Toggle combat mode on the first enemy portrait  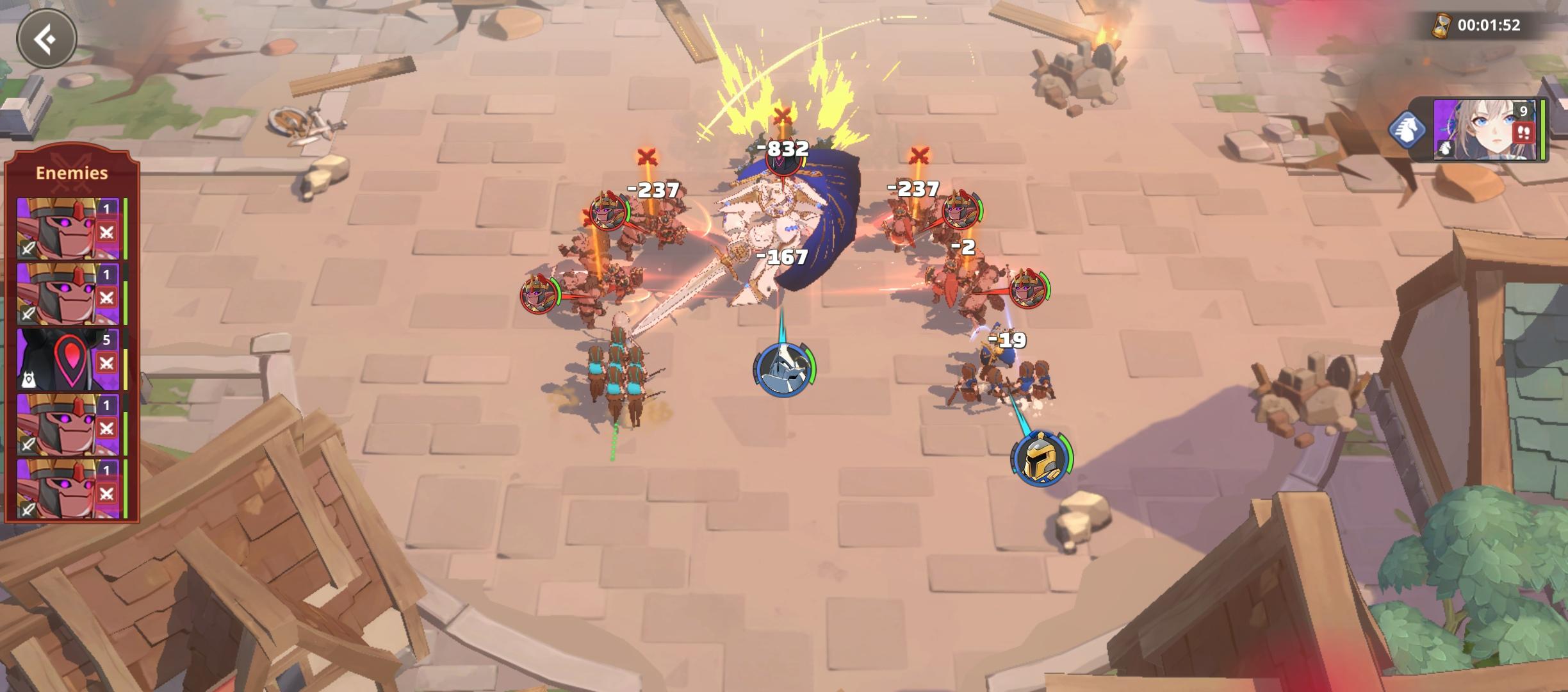pos(106,231)
